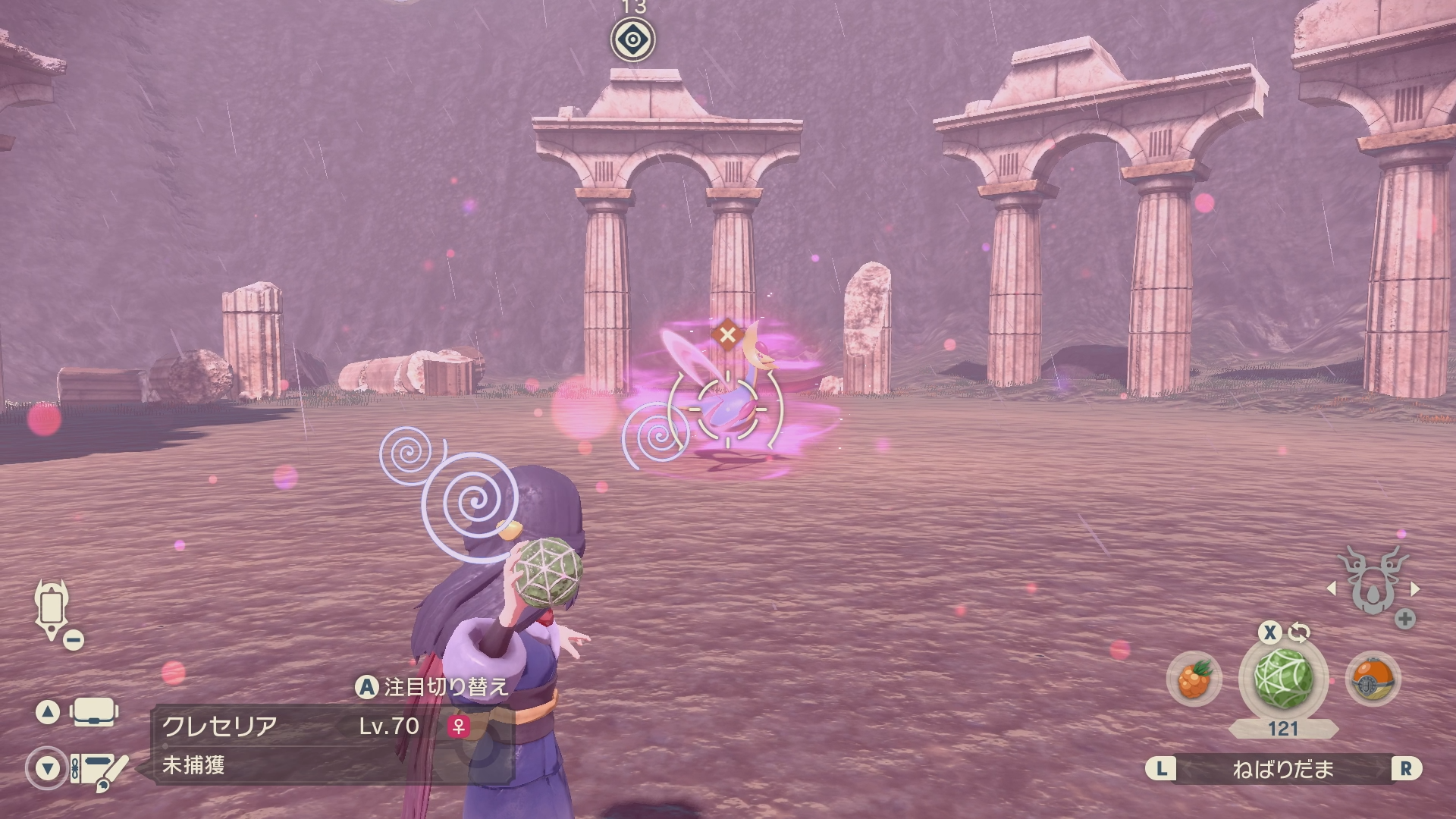Cycle ride Pokémon with the right arrow
Screen dimensions: 1456x819
pos(1415,588)
